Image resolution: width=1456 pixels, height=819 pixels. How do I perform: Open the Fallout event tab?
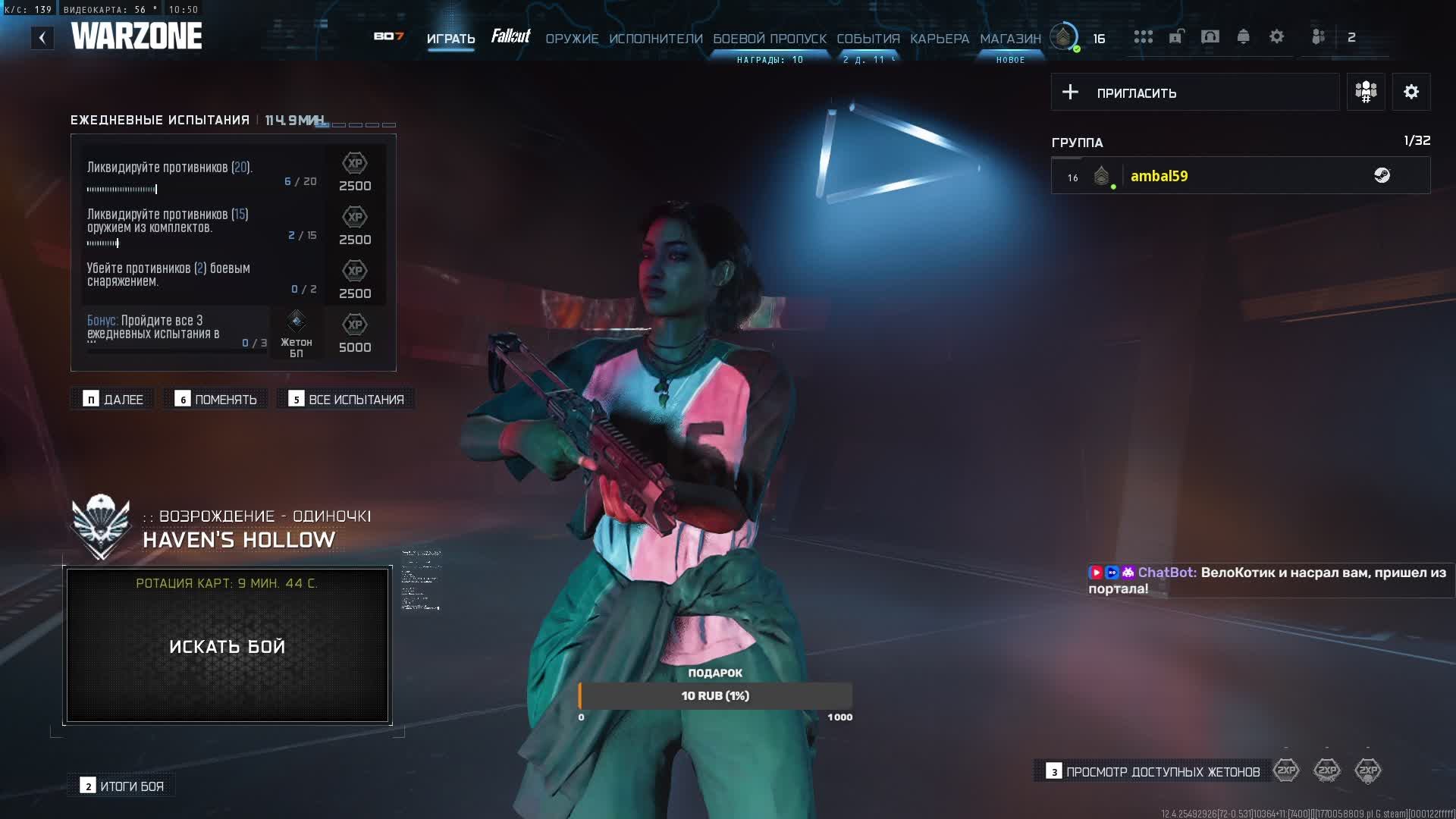tap(510, 36)
